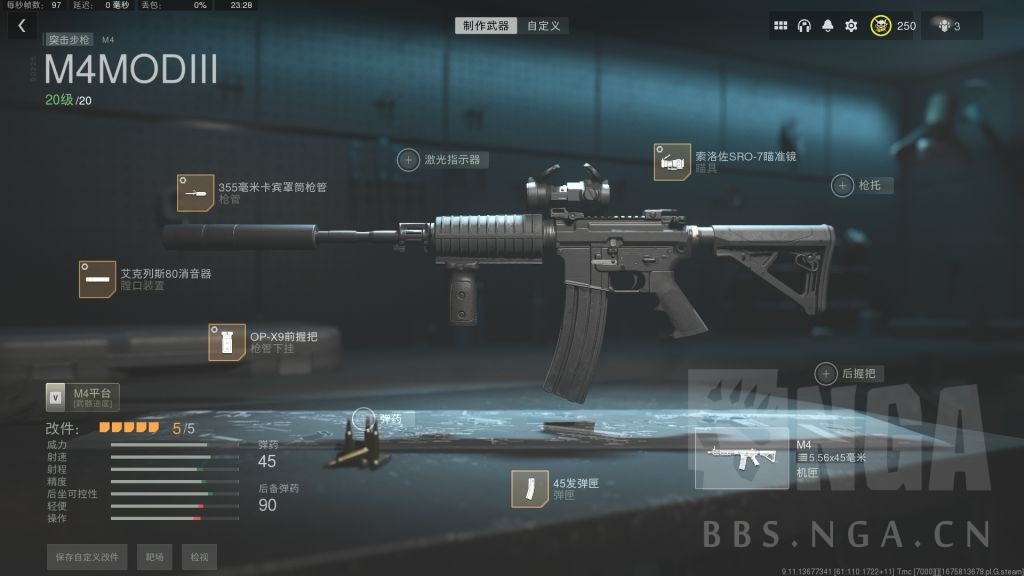The image size is (1024, 576).
Task: Add a 枪托 stock attachment
Action: (x=843, y=185)
